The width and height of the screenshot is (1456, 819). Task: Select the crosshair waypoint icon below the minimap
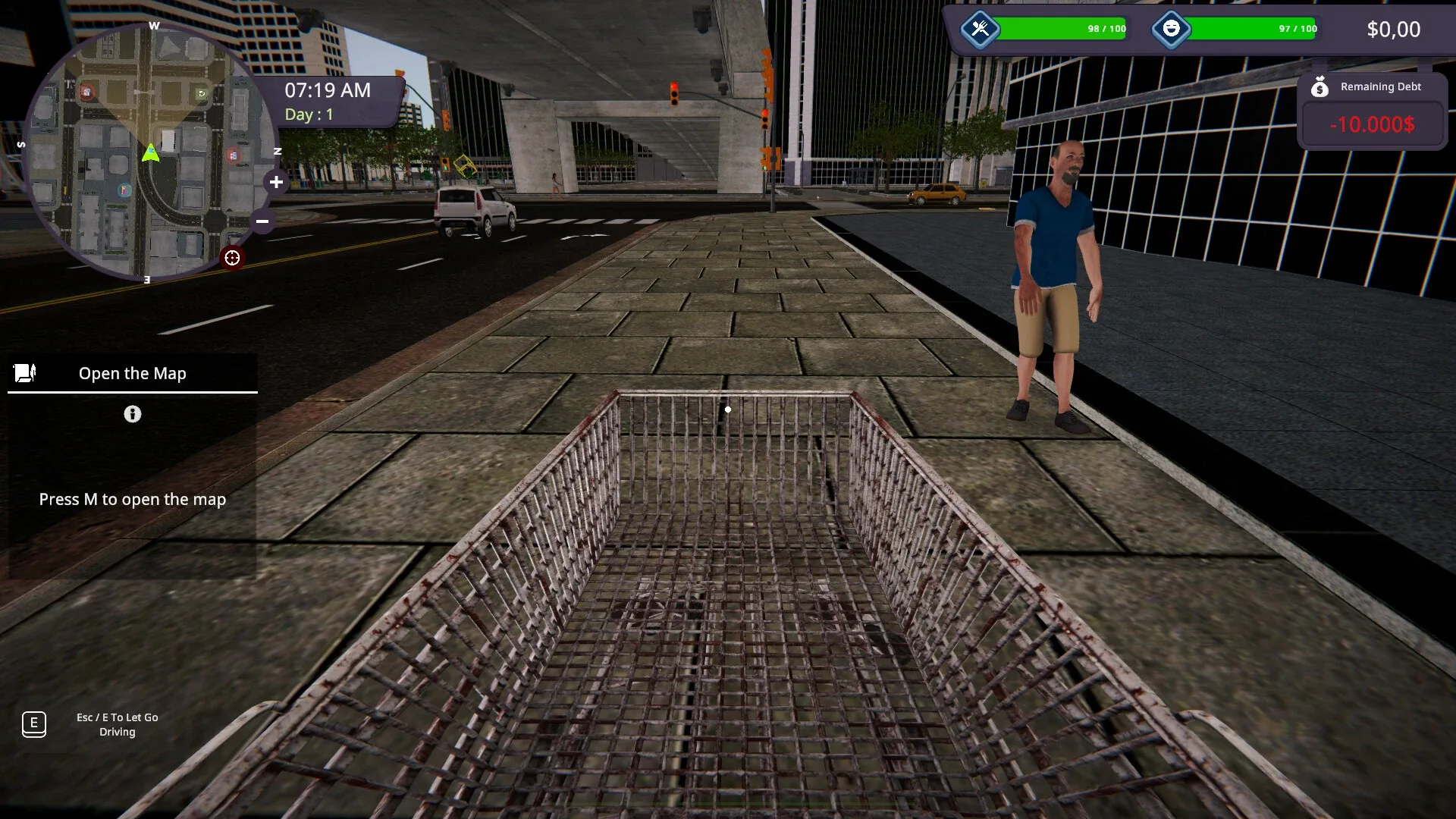pyautogui.click(x=232, y=258)
